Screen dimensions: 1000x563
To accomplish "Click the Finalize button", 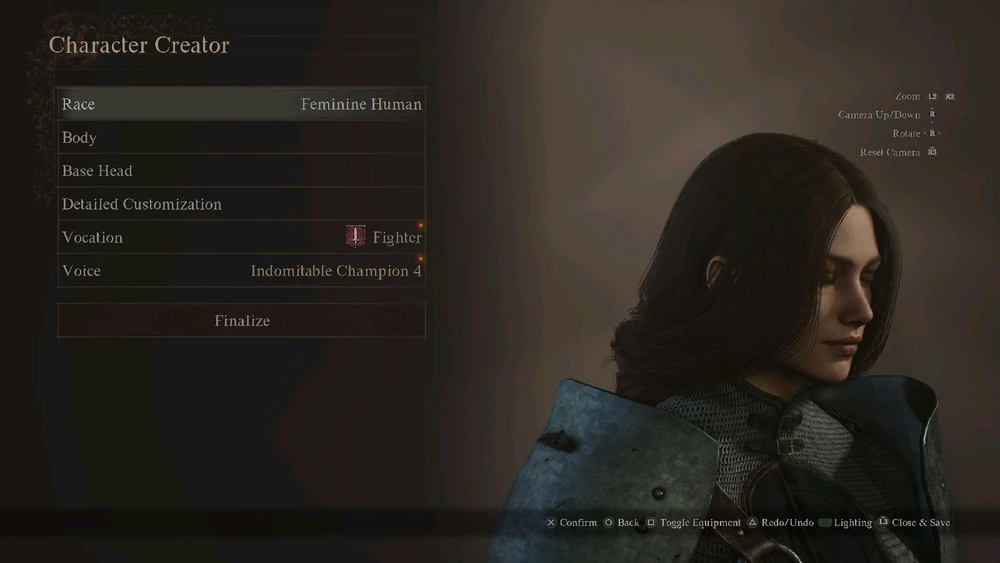I will [x=241, y=321].
